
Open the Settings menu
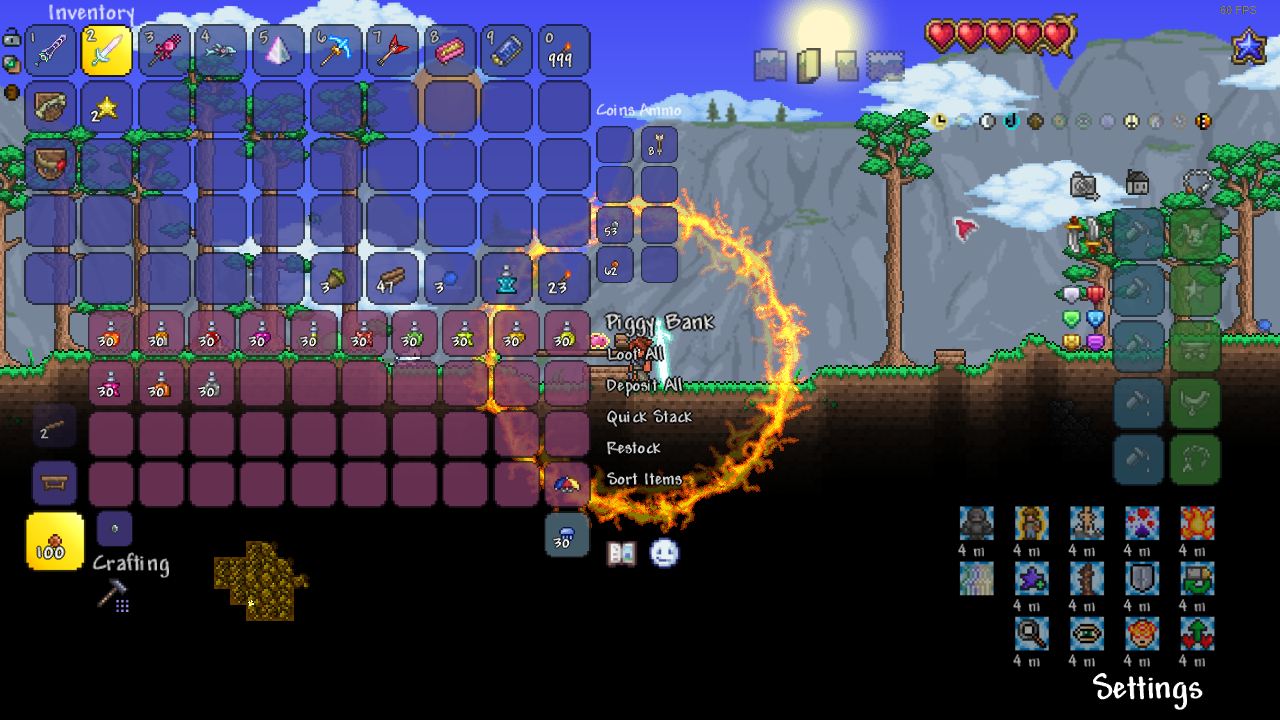click(1147, 688)
